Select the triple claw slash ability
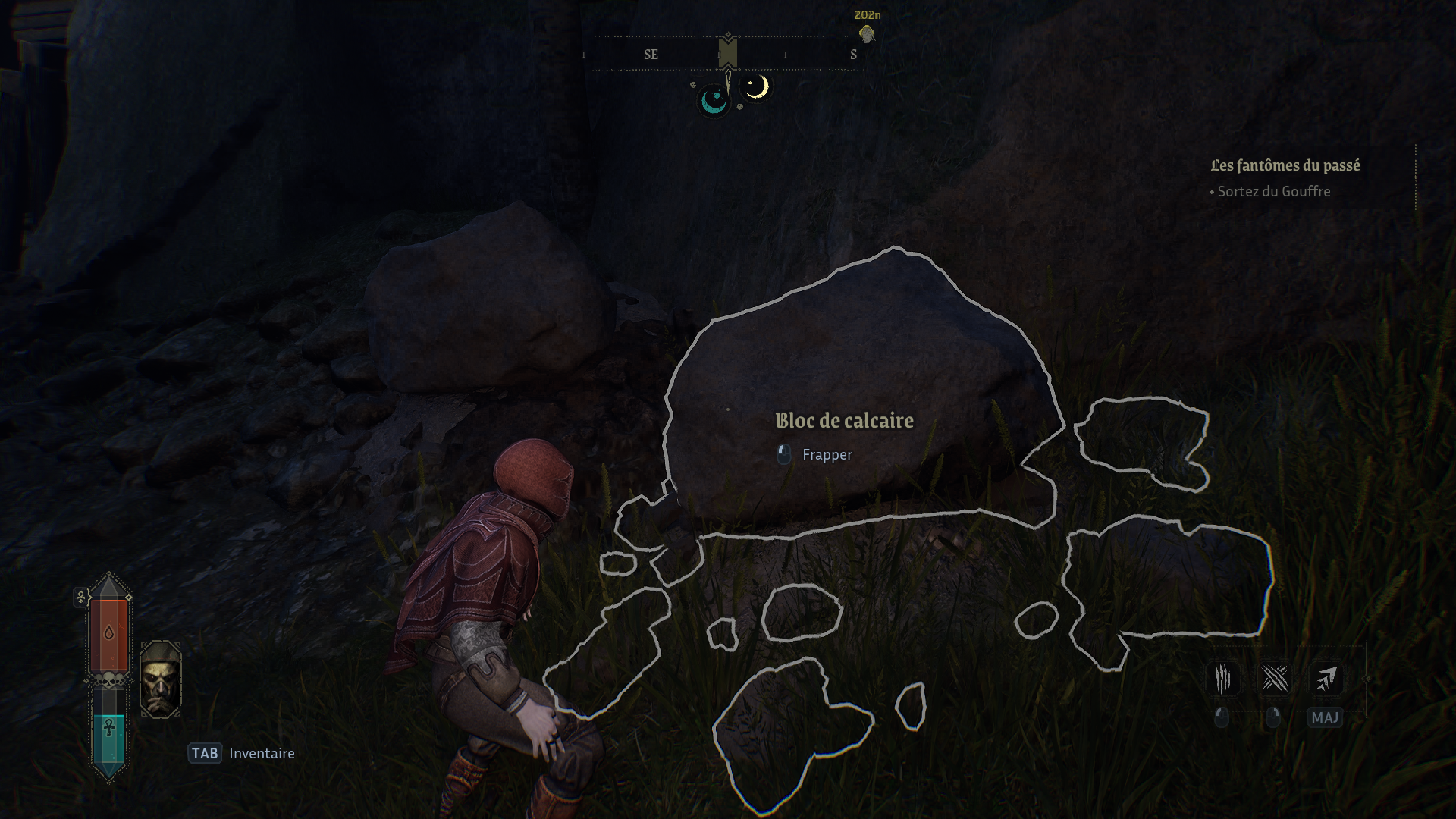This screenshot has height=819, width=1456. coord(1222,679)
